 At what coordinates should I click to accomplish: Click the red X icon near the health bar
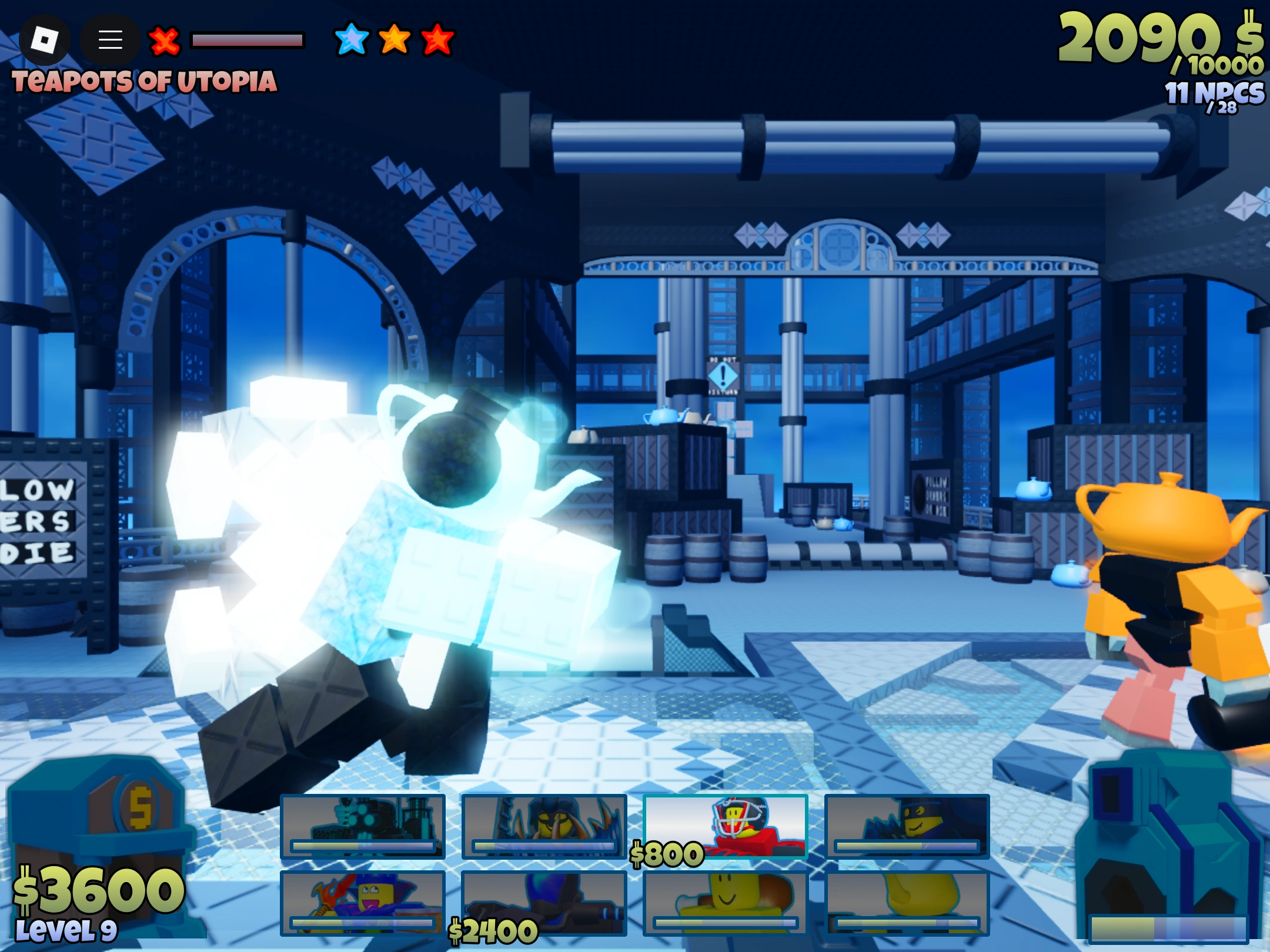(163, 41)
